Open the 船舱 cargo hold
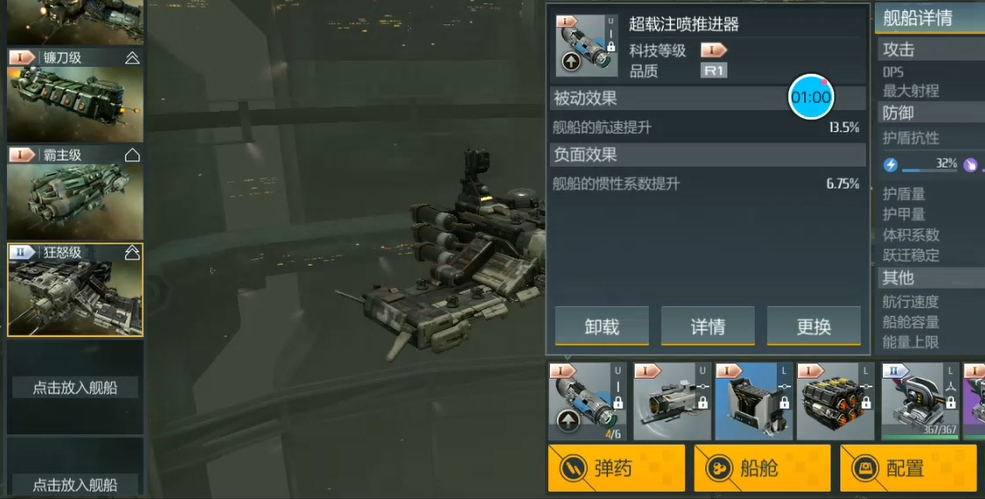The height and width of the screenshot is (499, 985). (x=762, y=468)
